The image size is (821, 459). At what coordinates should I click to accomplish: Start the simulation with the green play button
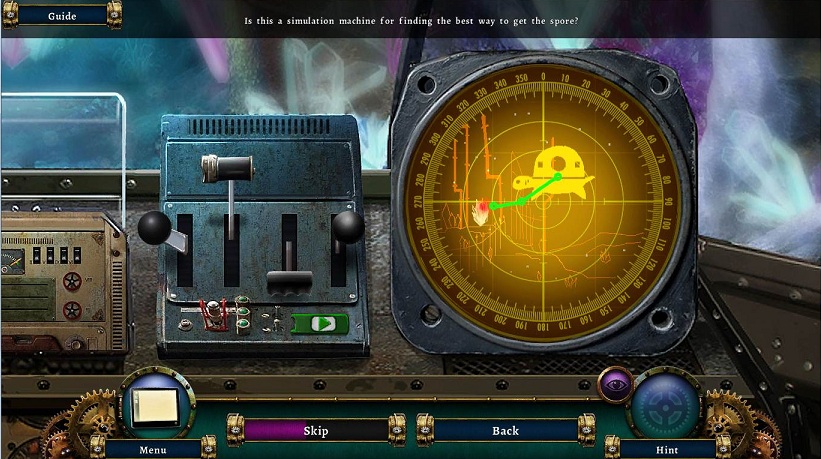(320, 324)
